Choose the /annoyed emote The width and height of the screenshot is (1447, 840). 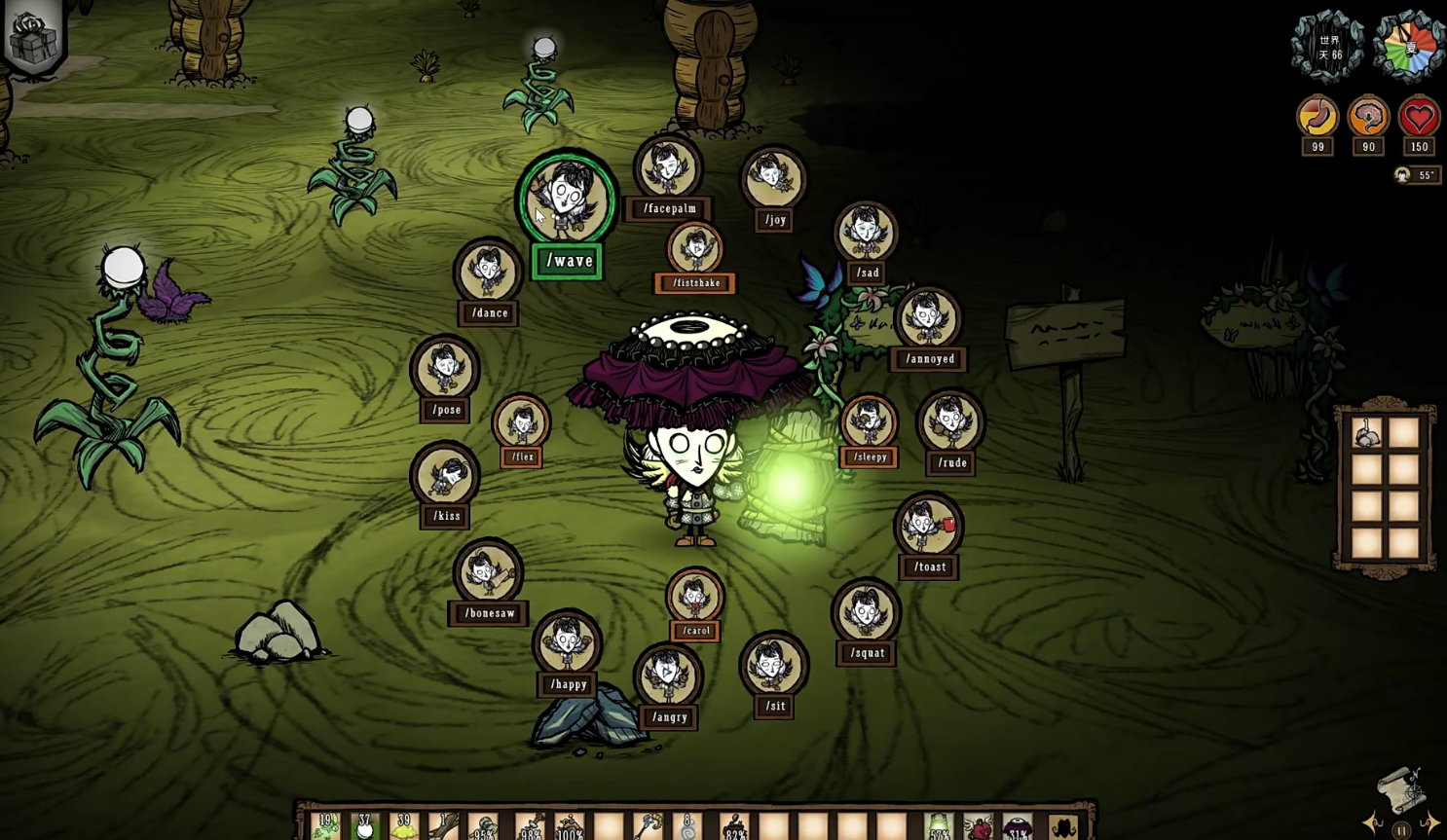click(x=928, y=319)
